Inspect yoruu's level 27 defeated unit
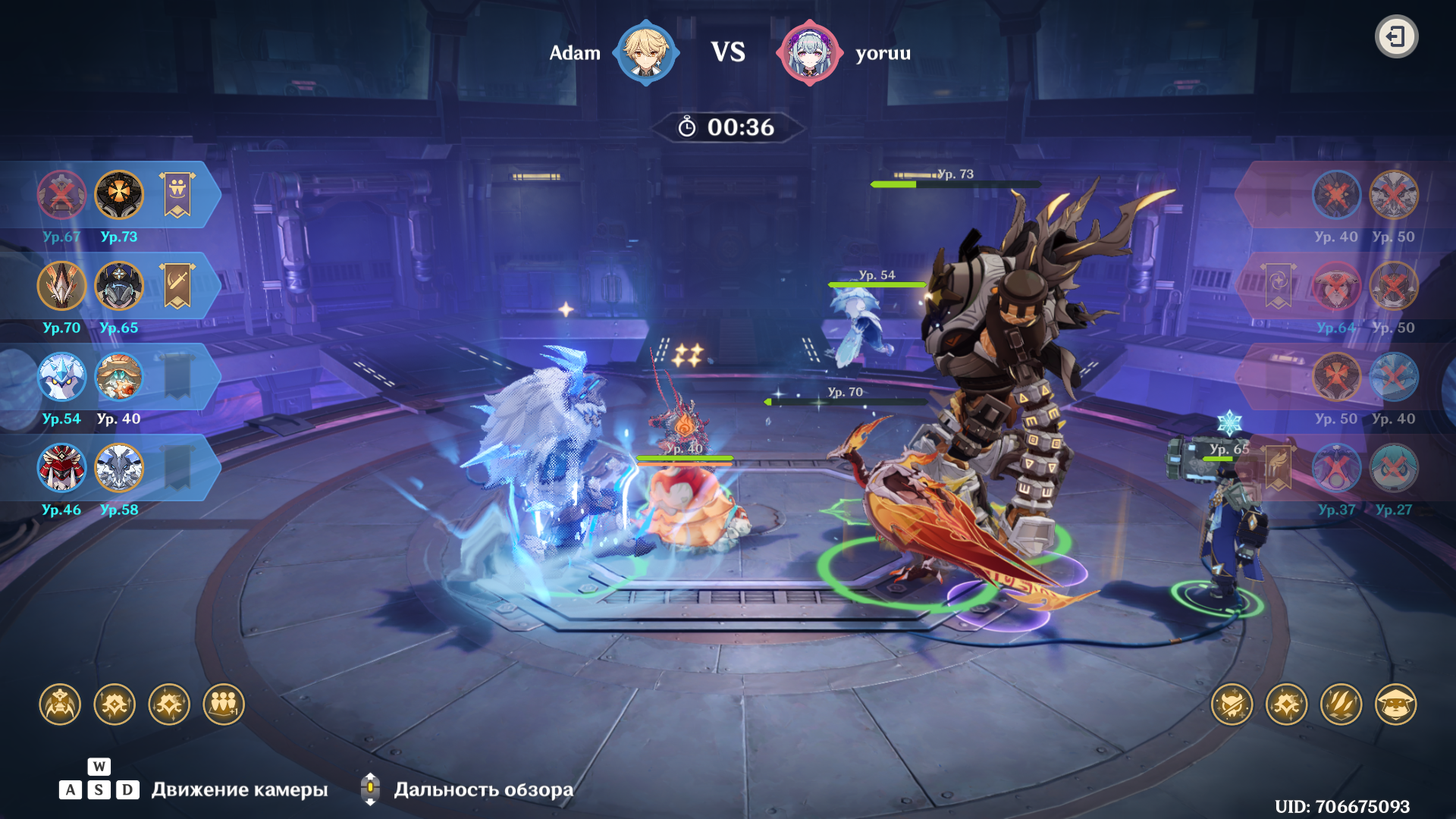The image size is (1456, 819). tap(1394, 468)
